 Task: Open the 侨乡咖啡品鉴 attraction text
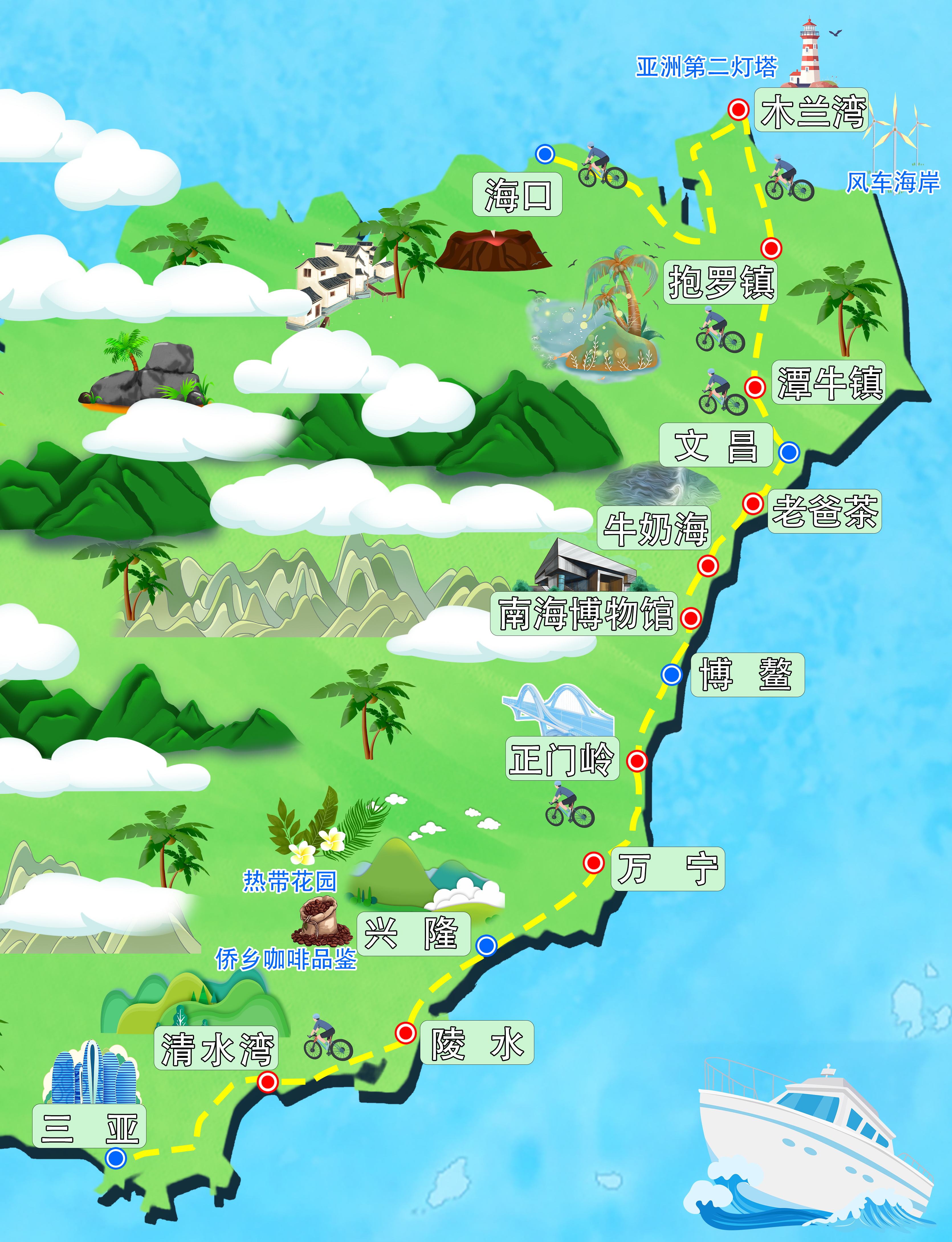coord(286,959)
